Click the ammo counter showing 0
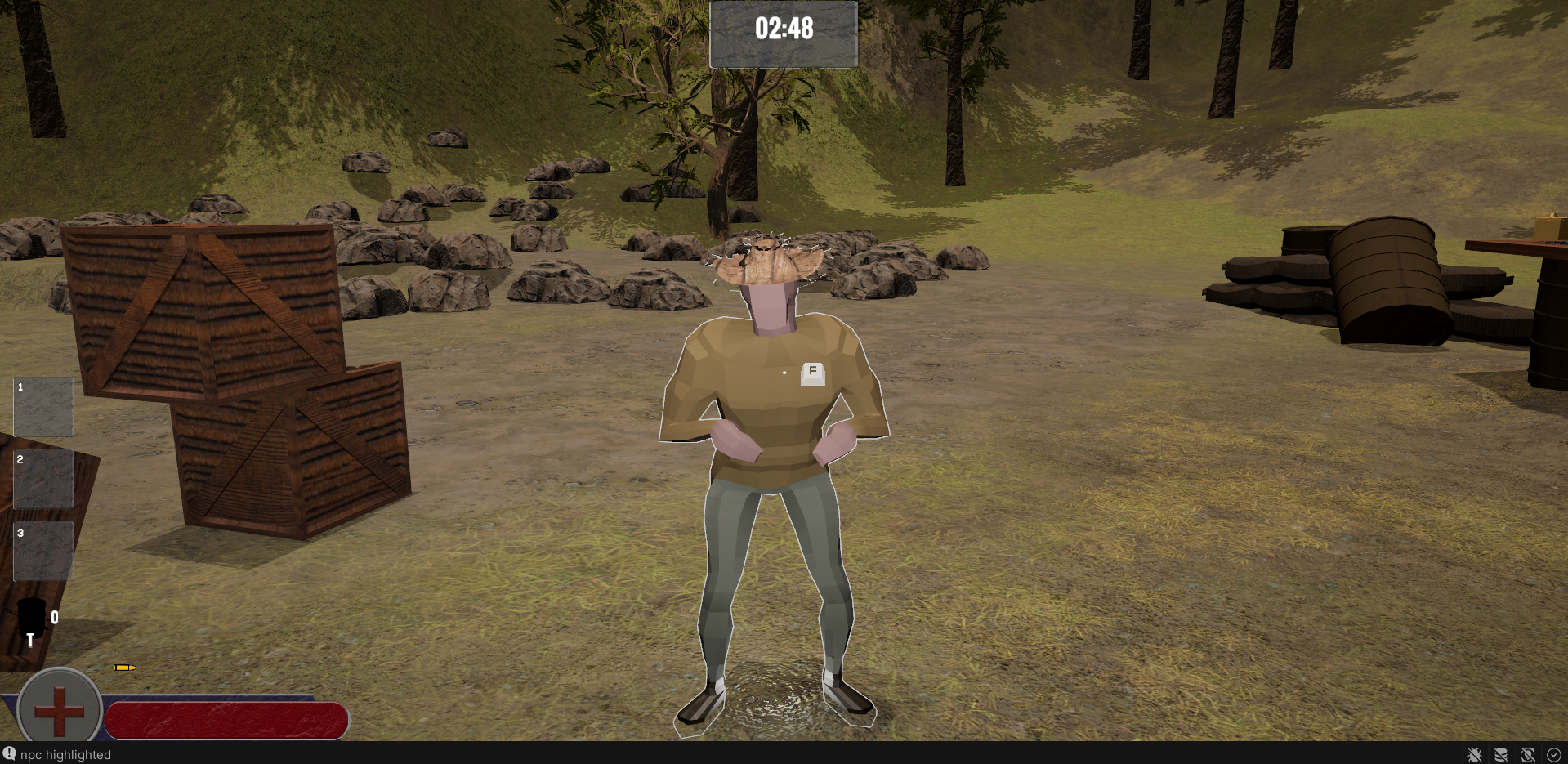The height and width of the screenshot is (764, 1568). click(54, 619)
